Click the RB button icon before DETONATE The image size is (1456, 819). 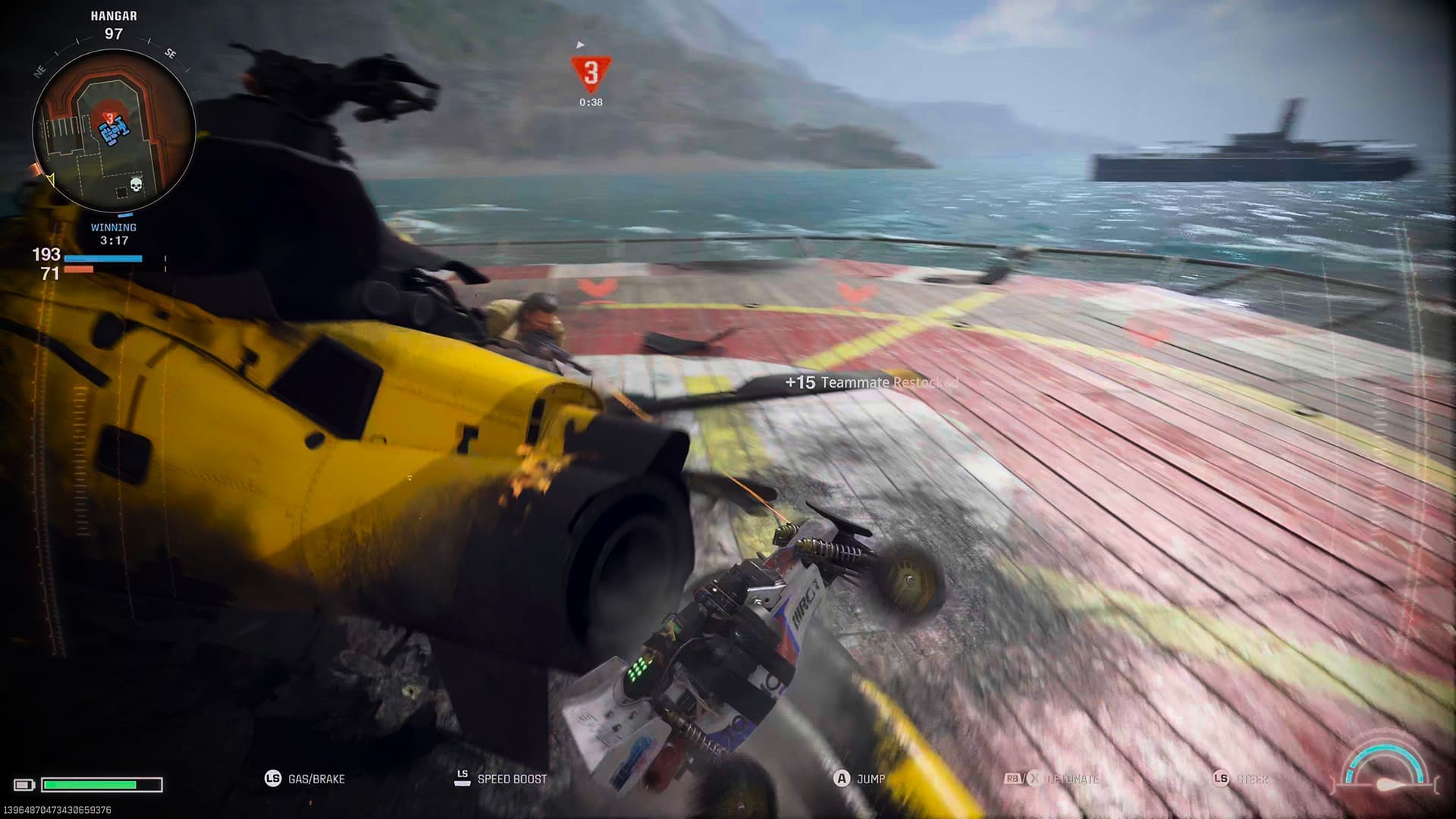(1012, 778)
